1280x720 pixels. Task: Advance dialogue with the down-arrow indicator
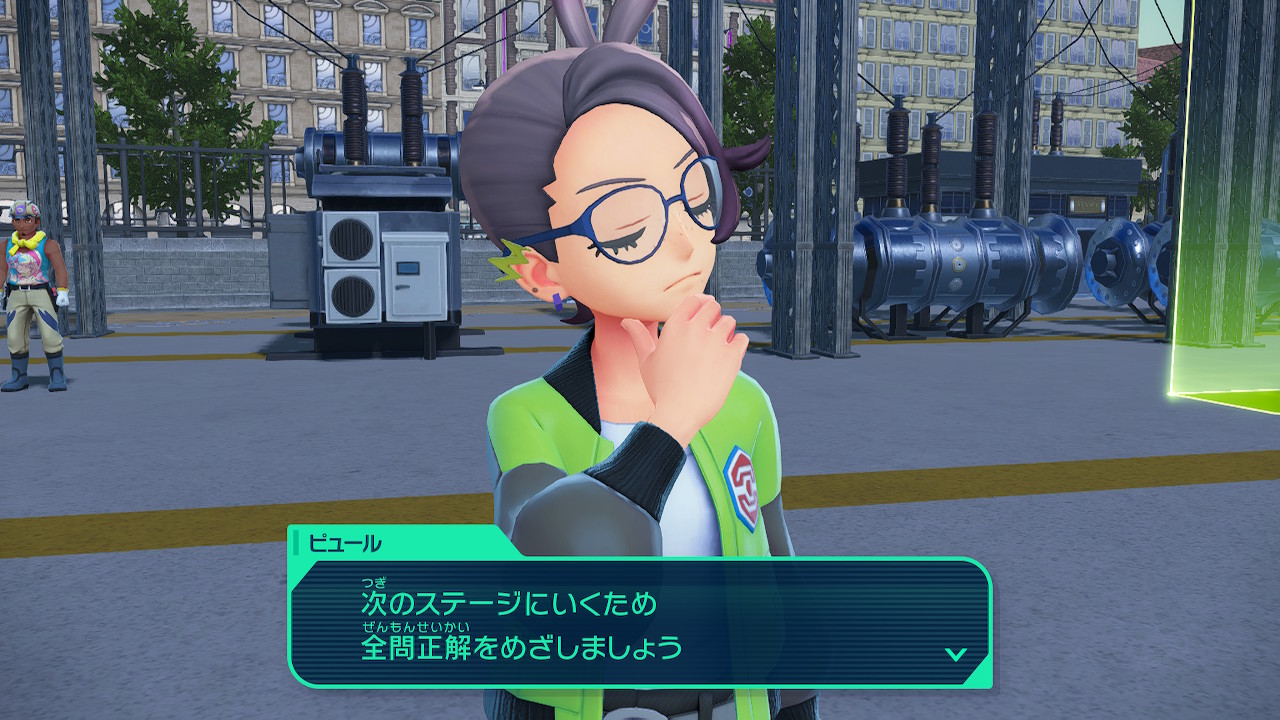coord(955,654)
